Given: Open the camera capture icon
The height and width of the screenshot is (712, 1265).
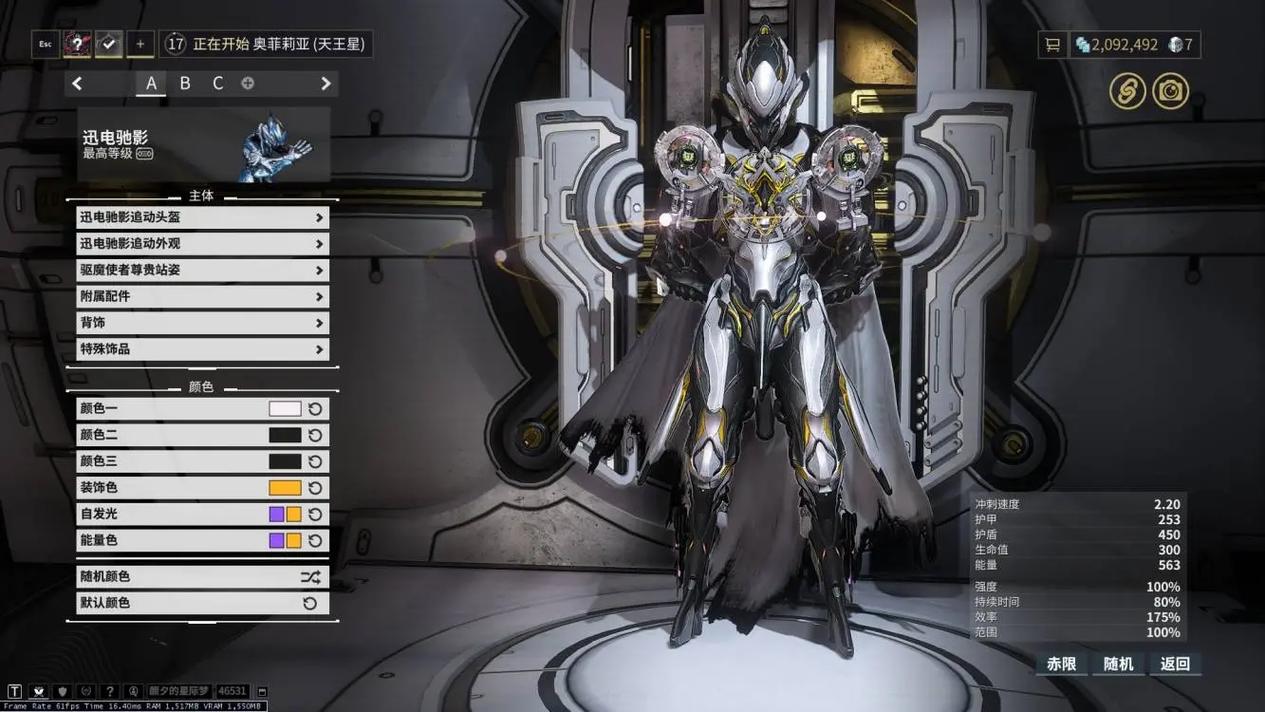Looking at the screenshot, I should click(x=1170, y=92).
